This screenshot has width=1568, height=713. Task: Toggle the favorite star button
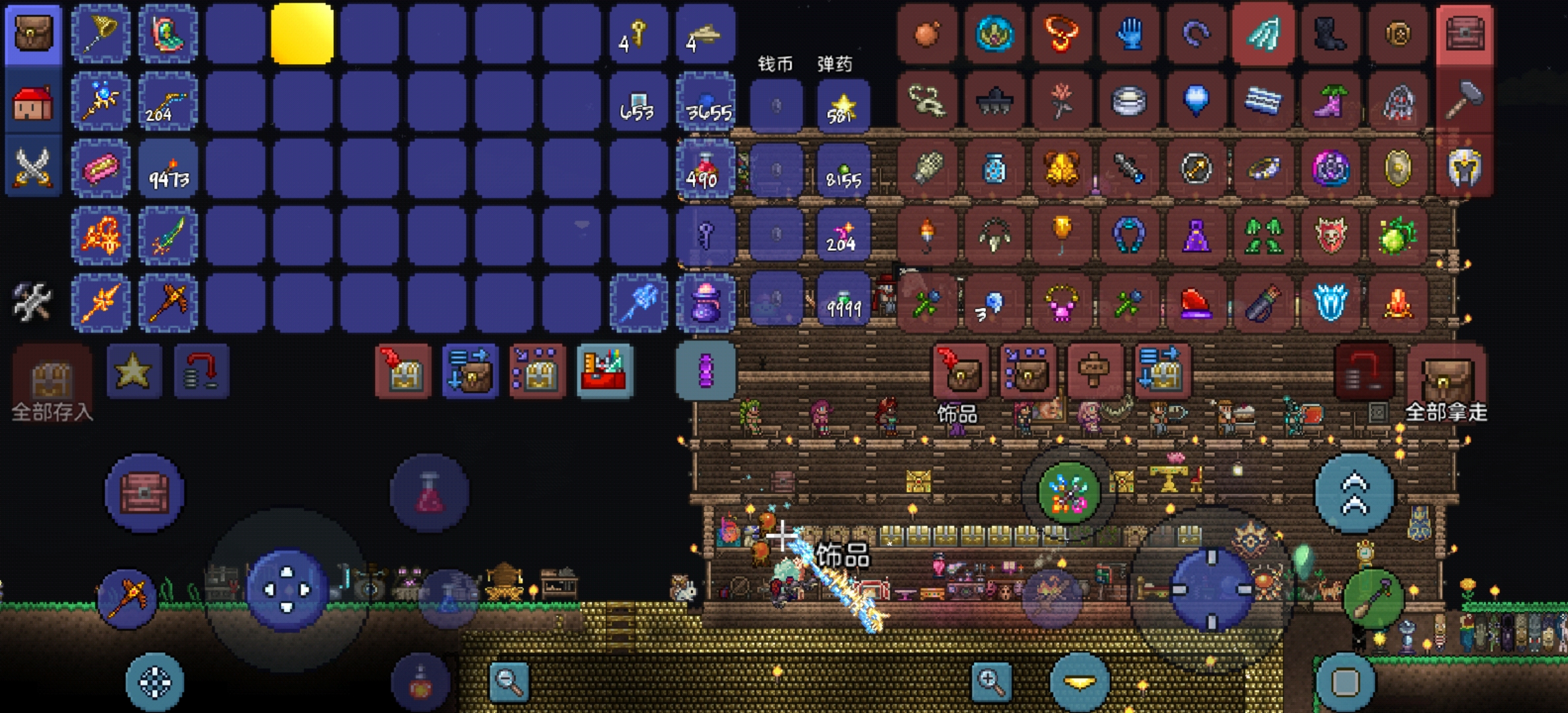click(x=133, y=370)
